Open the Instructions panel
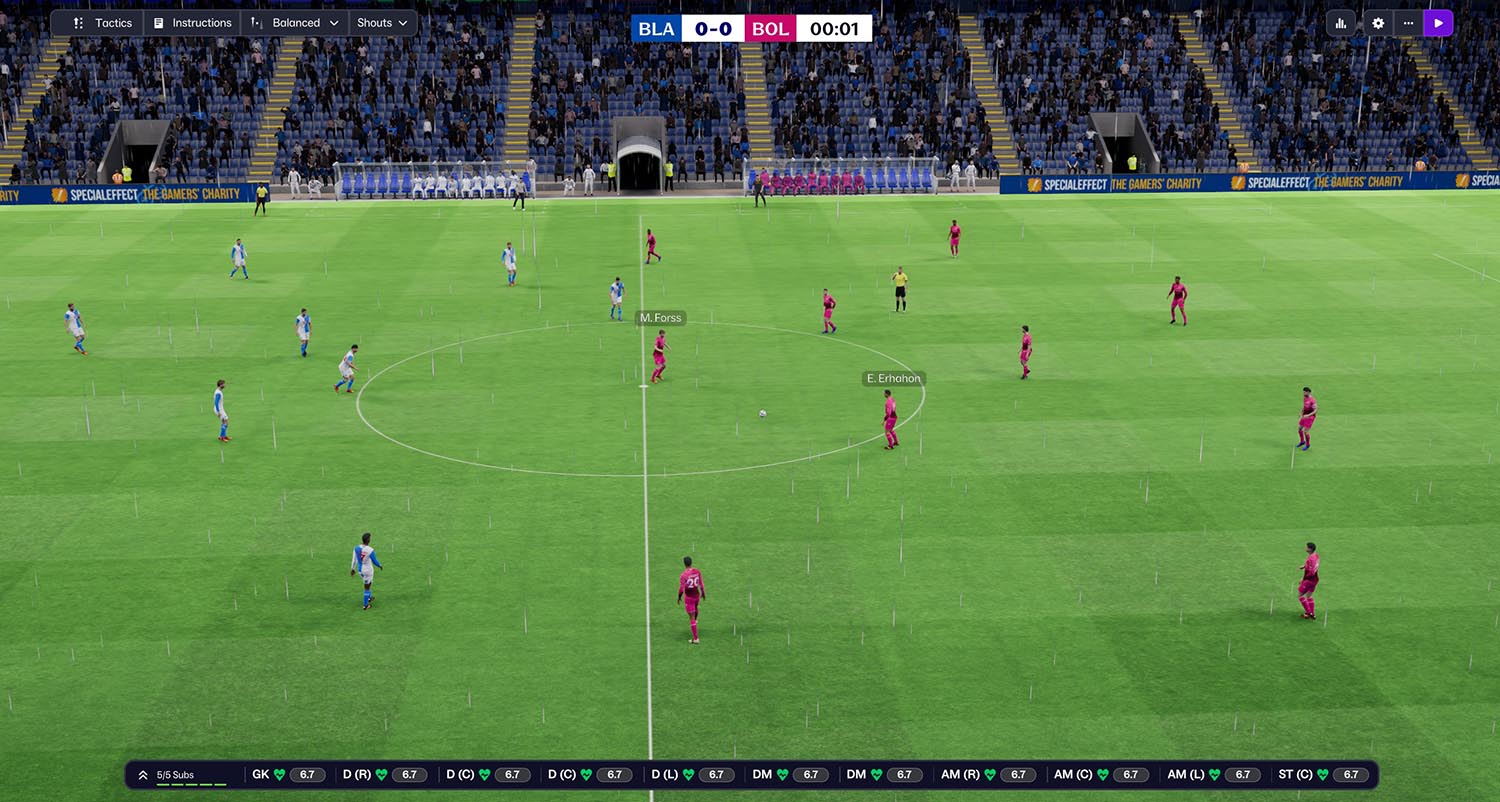Screen dimensions: 1500x802 [192, 23]
